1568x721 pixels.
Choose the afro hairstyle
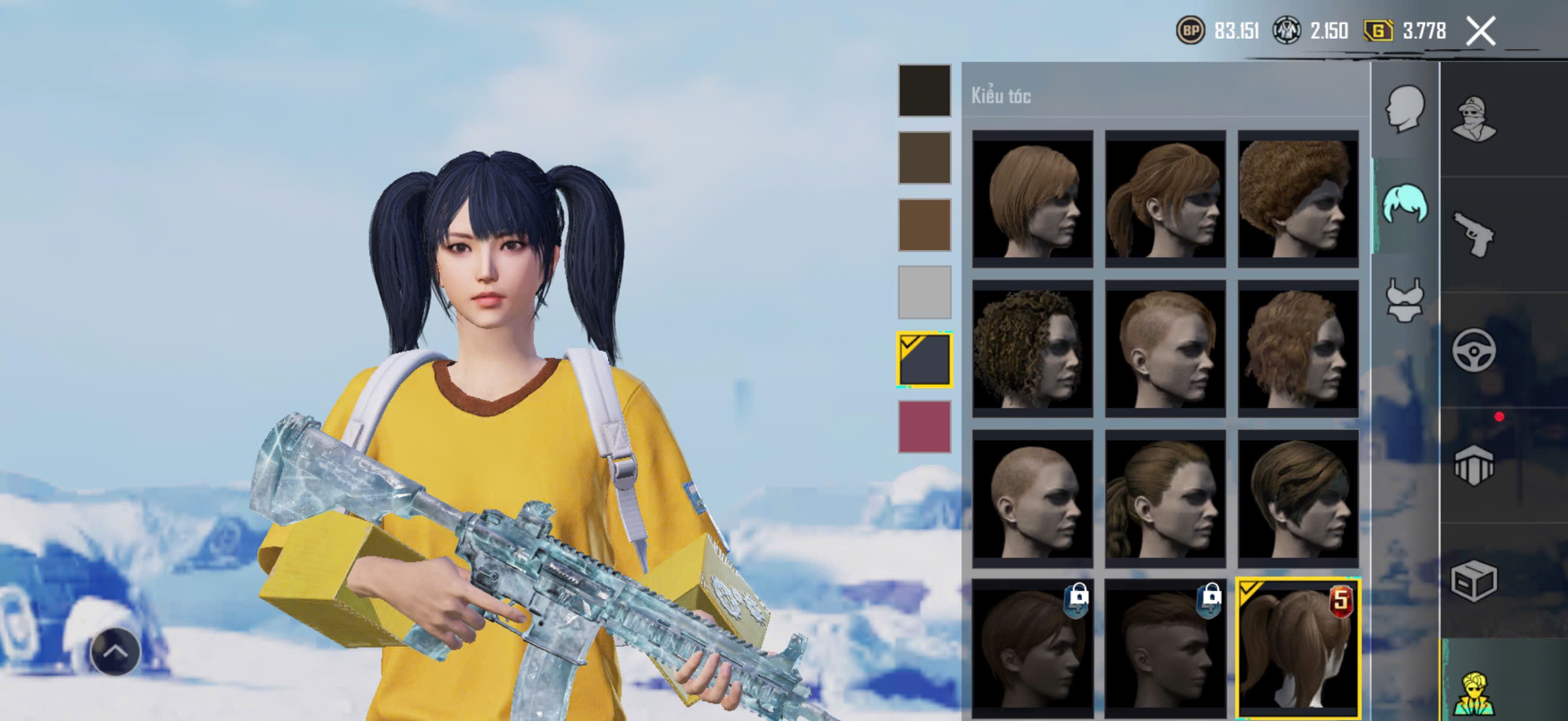click(1298, 198)
